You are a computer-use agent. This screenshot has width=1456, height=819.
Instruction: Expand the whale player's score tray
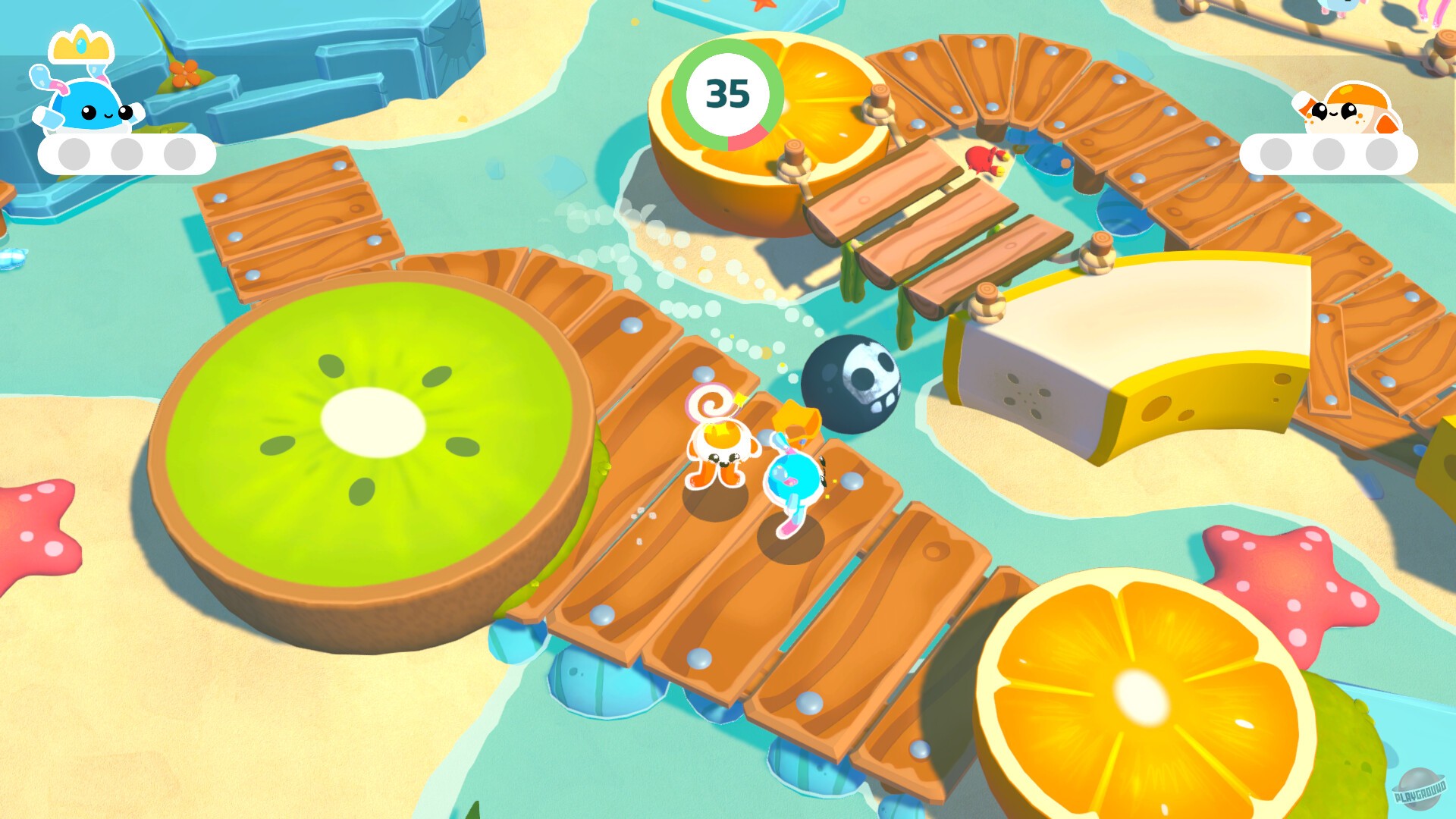125,152
